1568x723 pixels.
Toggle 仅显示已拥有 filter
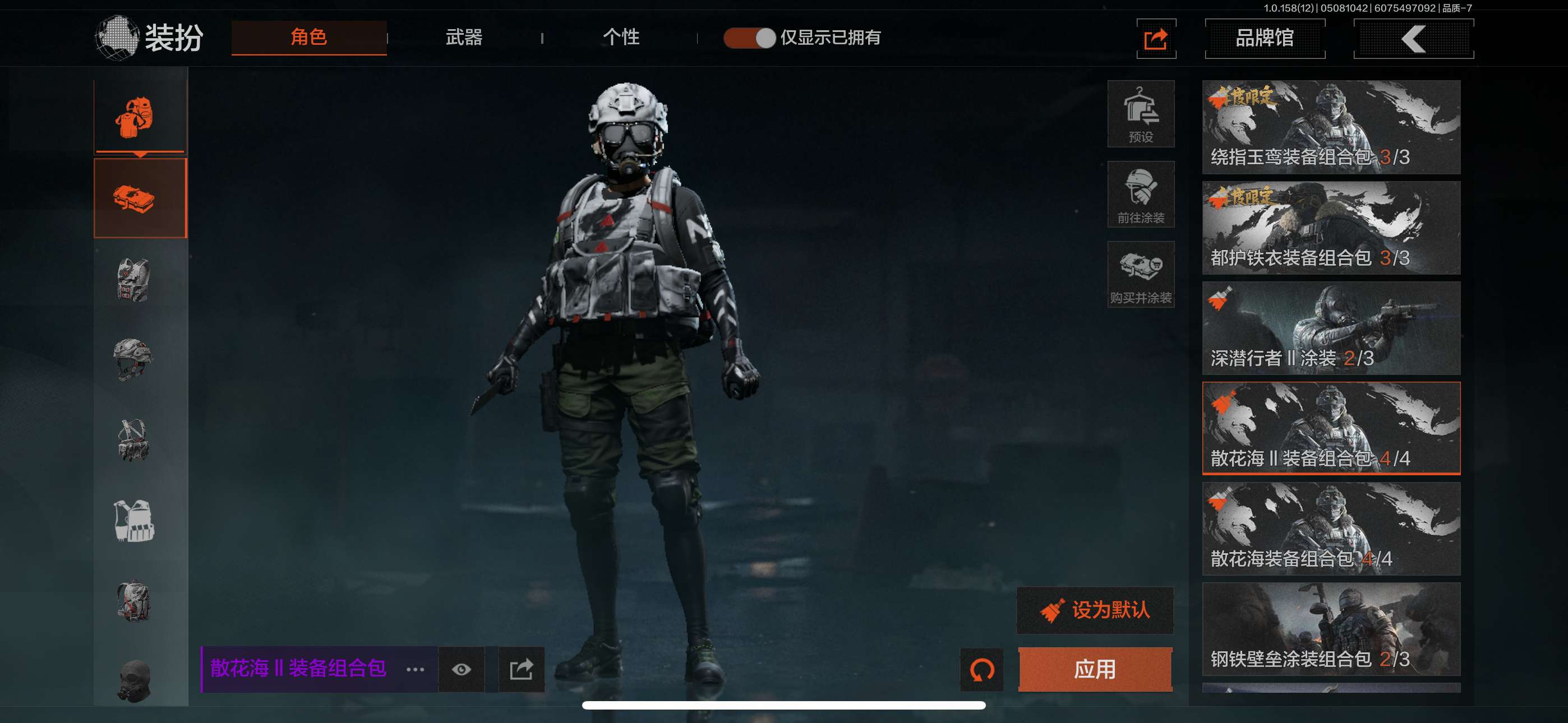(749, 38)
